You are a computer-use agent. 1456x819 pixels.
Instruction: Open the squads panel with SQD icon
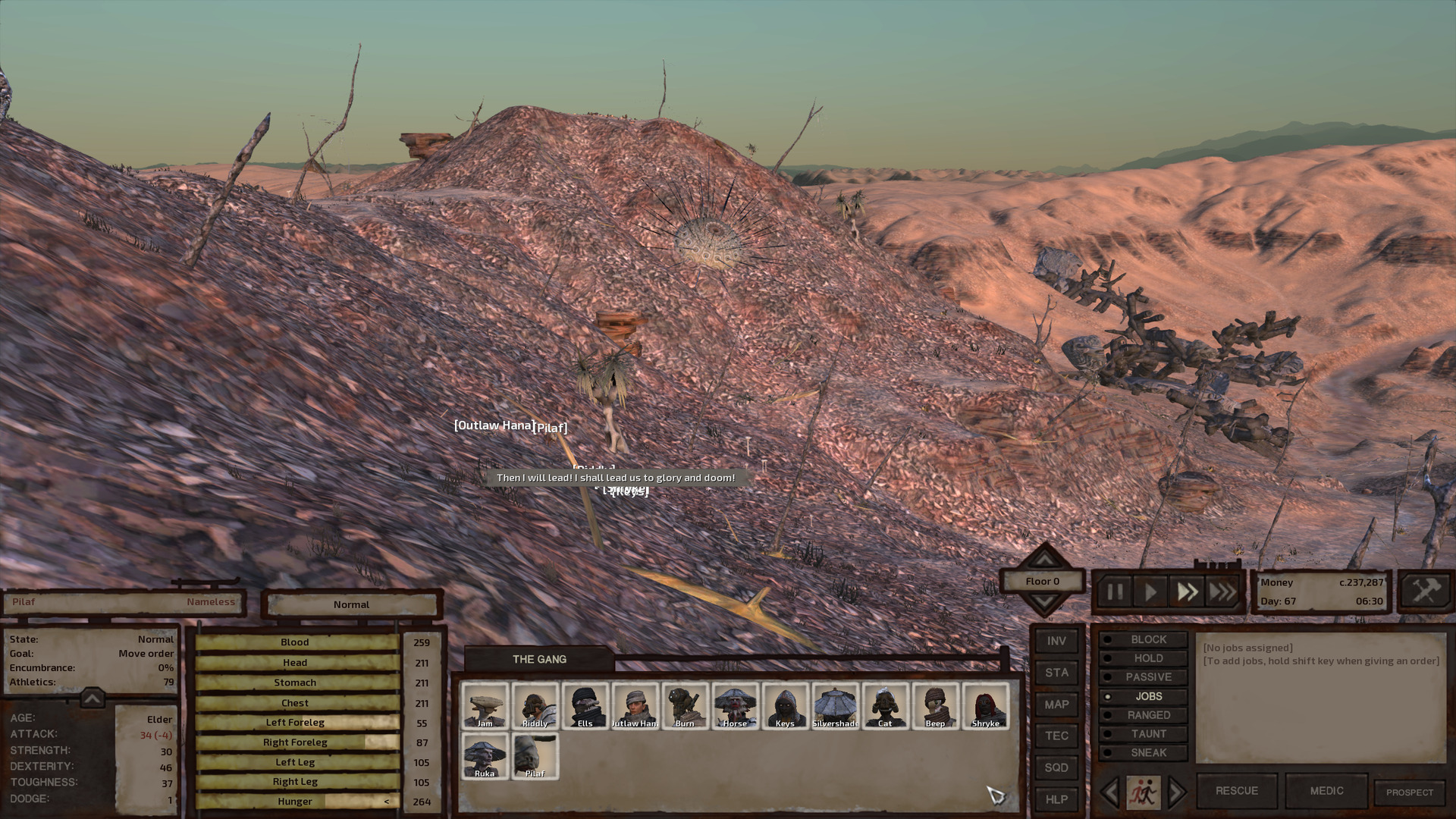click(x=1056, y=767)
